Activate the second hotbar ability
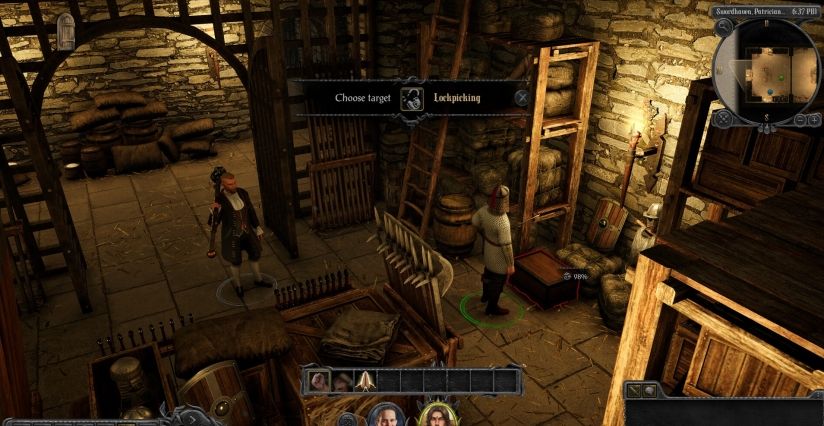Viewport: 824px width, 426px height. tap(343, 380)
